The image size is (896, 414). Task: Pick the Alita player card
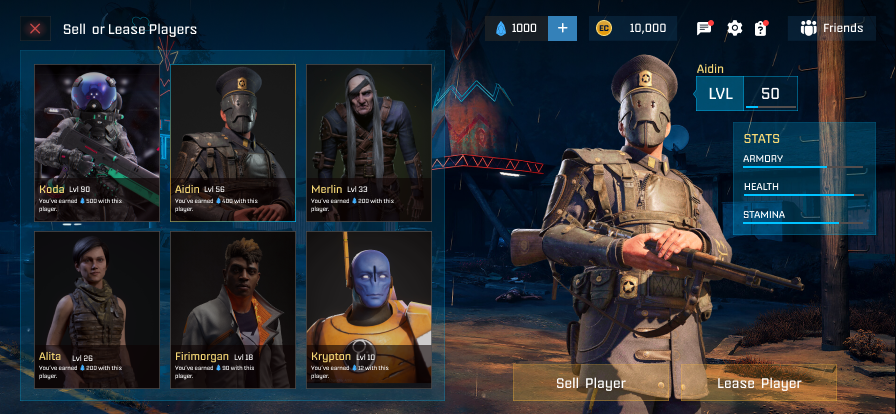coord(97,309)
